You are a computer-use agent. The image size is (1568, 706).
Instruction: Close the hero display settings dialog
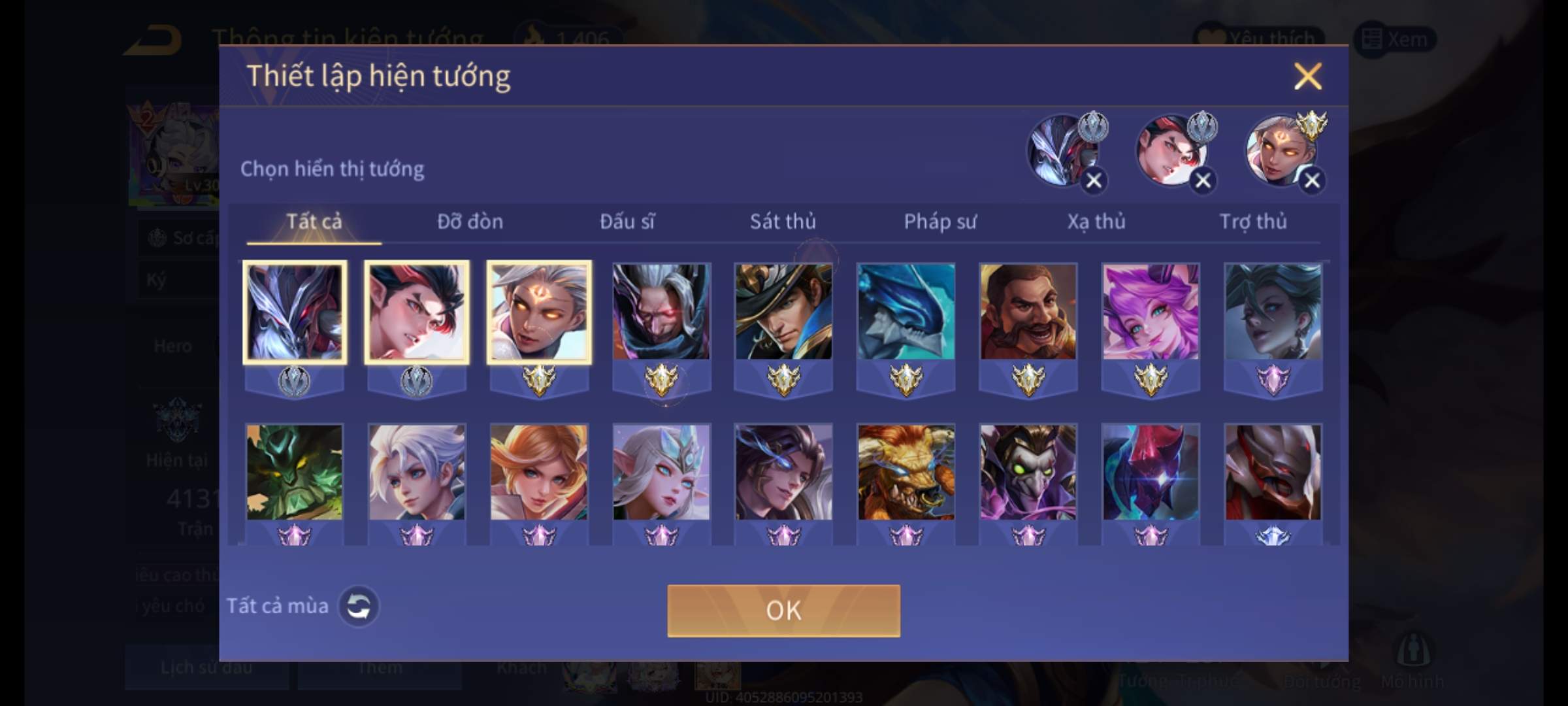click(x=1307, y=76)
